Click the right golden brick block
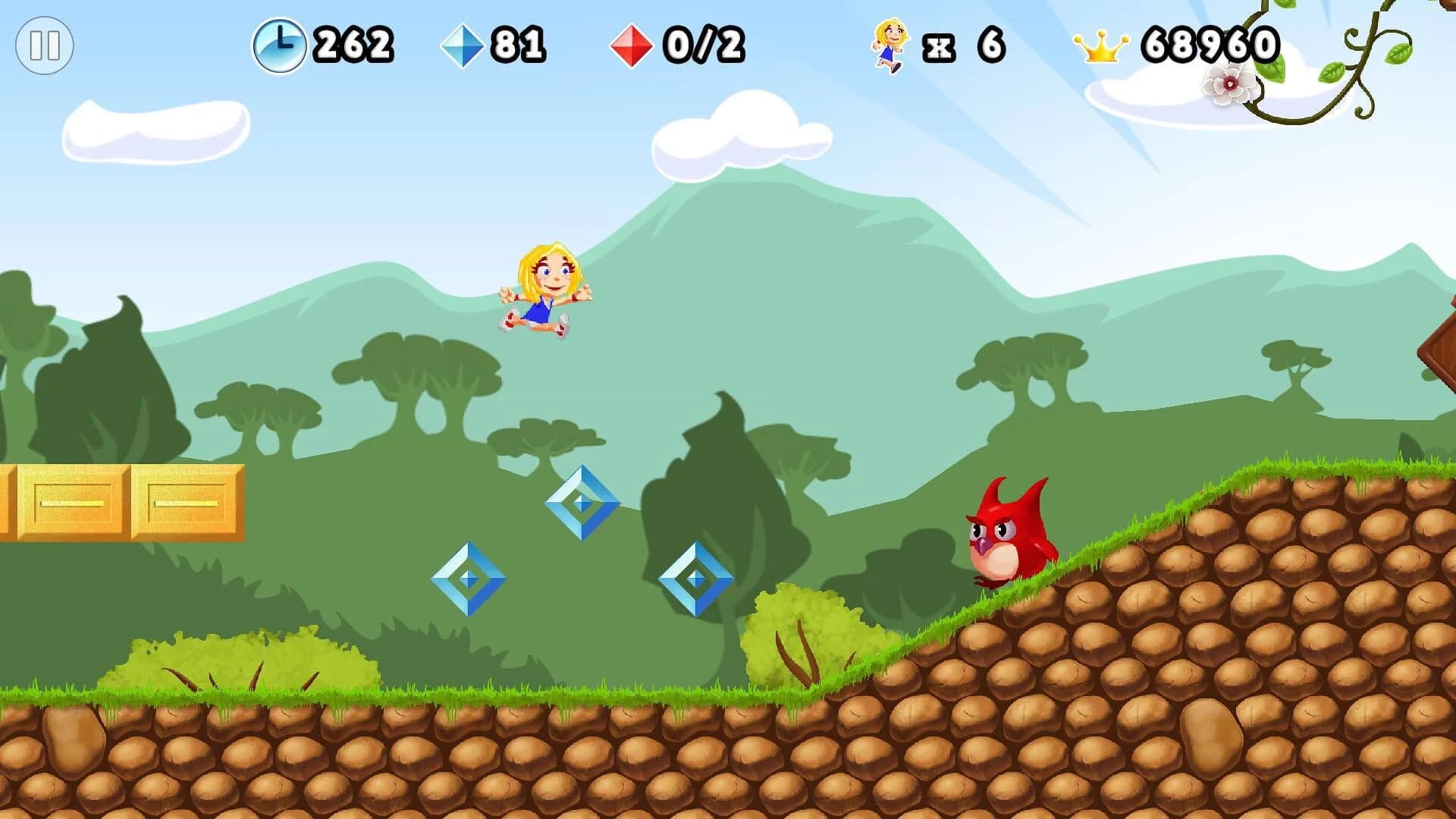 pyautogui.click(x=190, y=504)
